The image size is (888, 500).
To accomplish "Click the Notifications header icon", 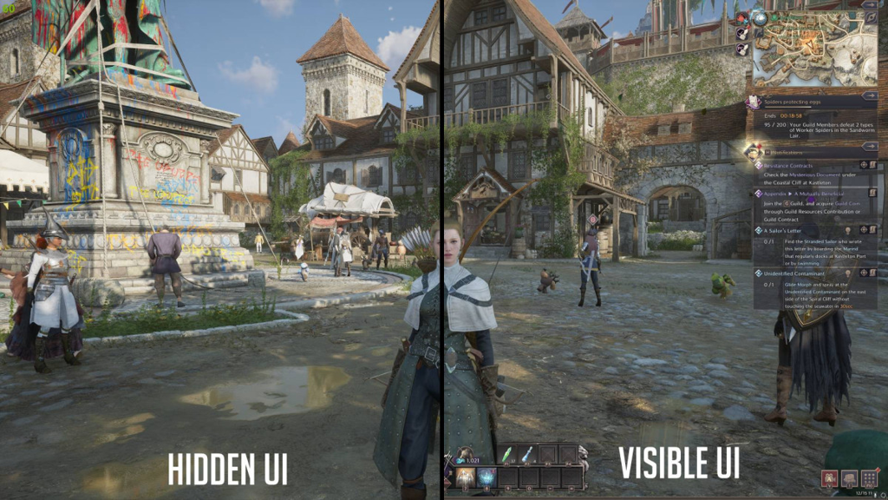I will (x=756, y=150).
